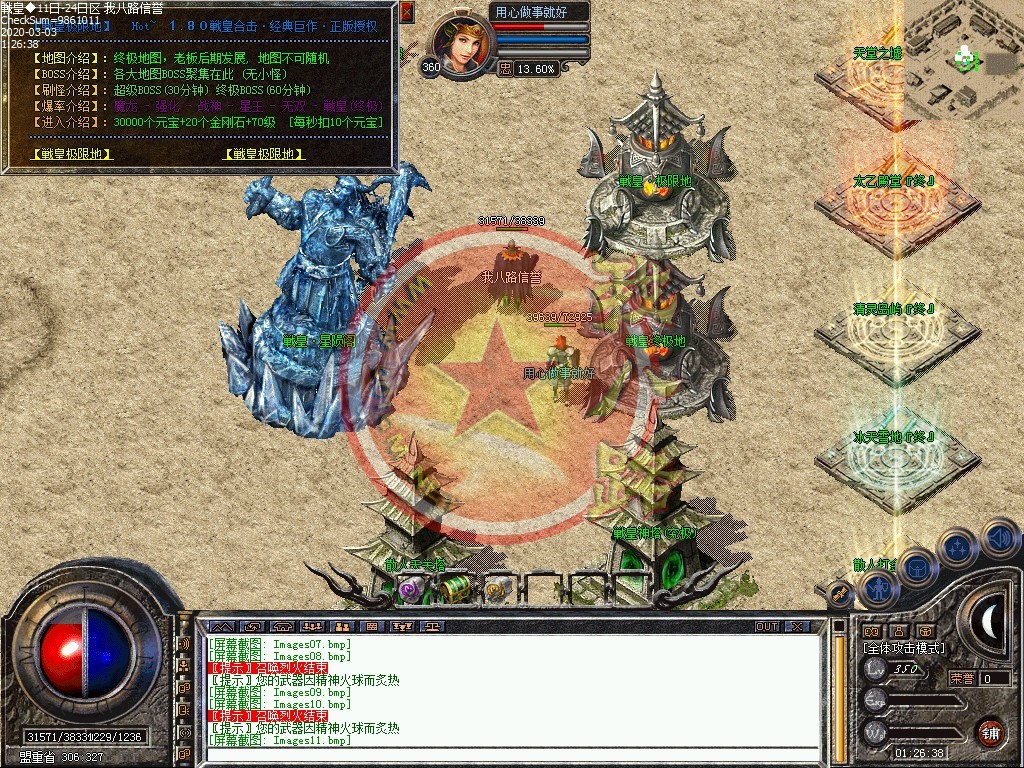Open the bag round button
This screenshot has width=1024, height=768.
pyautogui.click(x=917, y=570)
